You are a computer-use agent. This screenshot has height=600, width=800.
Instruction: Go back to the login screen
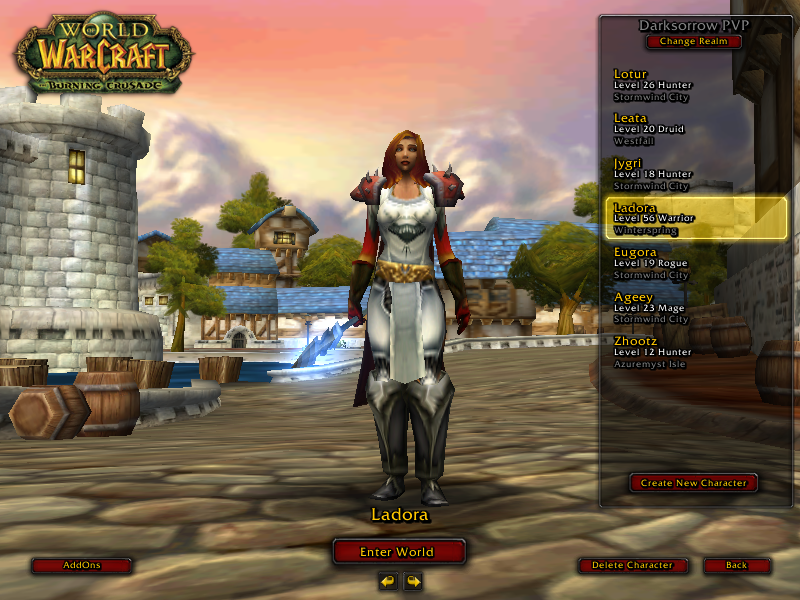(737, 565)
